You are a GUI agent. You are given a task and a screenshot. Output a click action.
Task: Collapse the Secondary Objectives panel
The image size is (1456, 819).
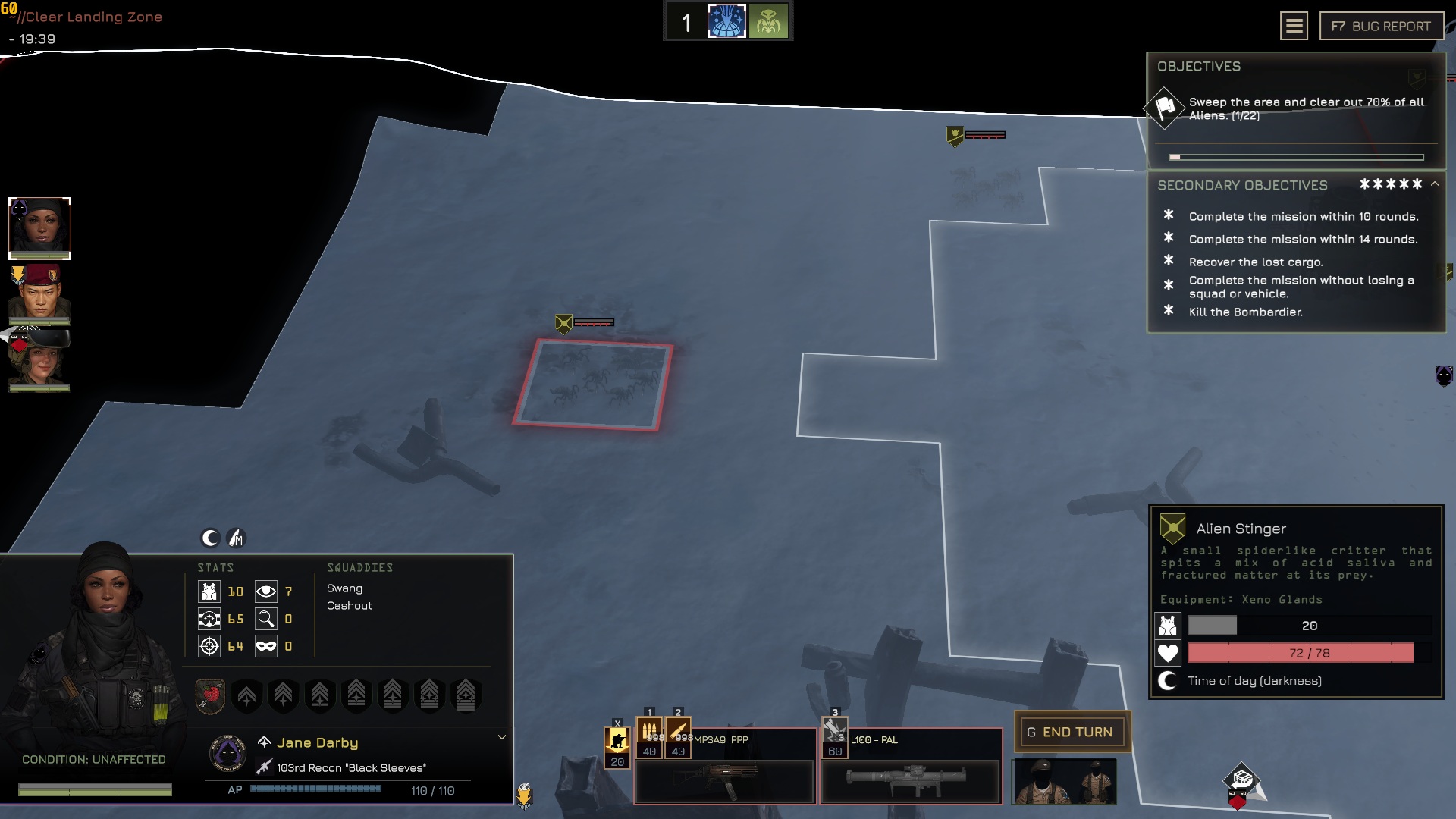[x=1435, y=184]
